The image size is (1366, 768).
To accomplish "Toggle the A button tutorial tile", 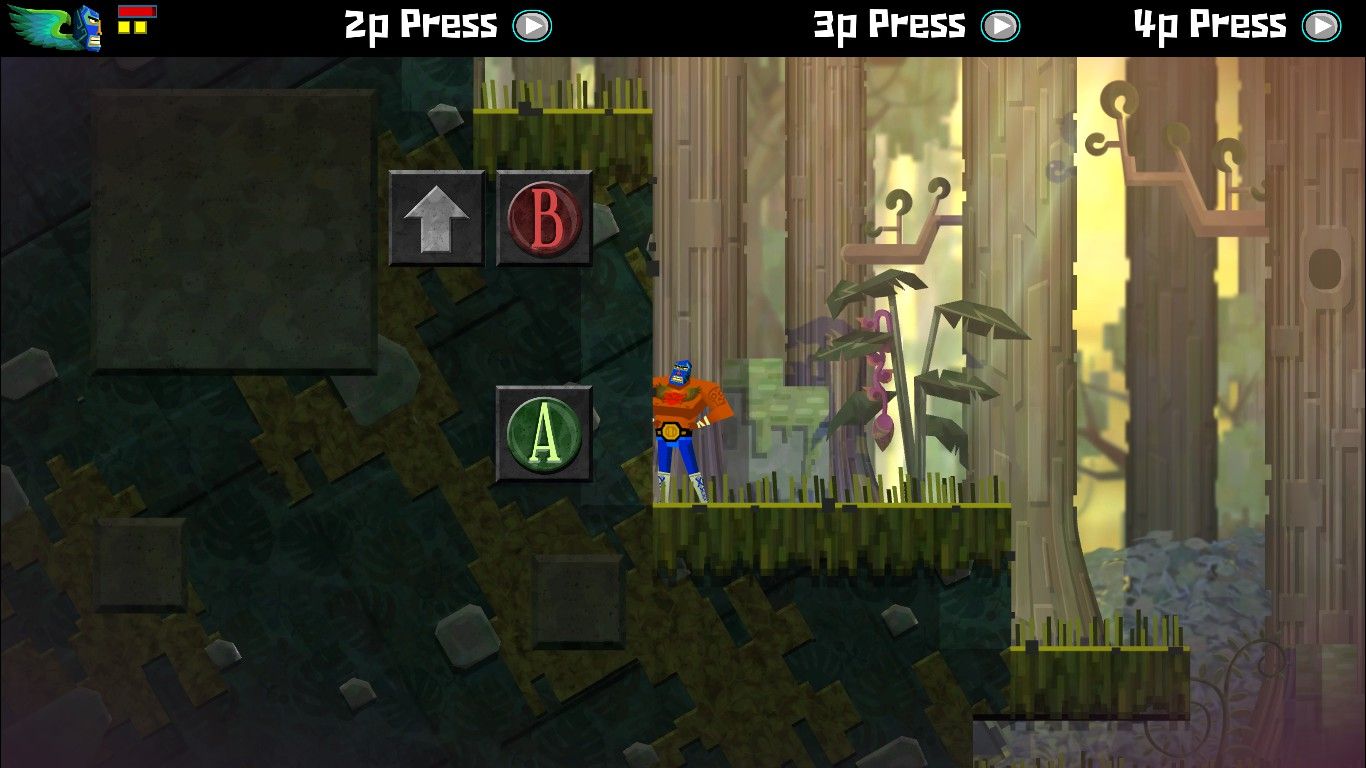I will (543, 432).
